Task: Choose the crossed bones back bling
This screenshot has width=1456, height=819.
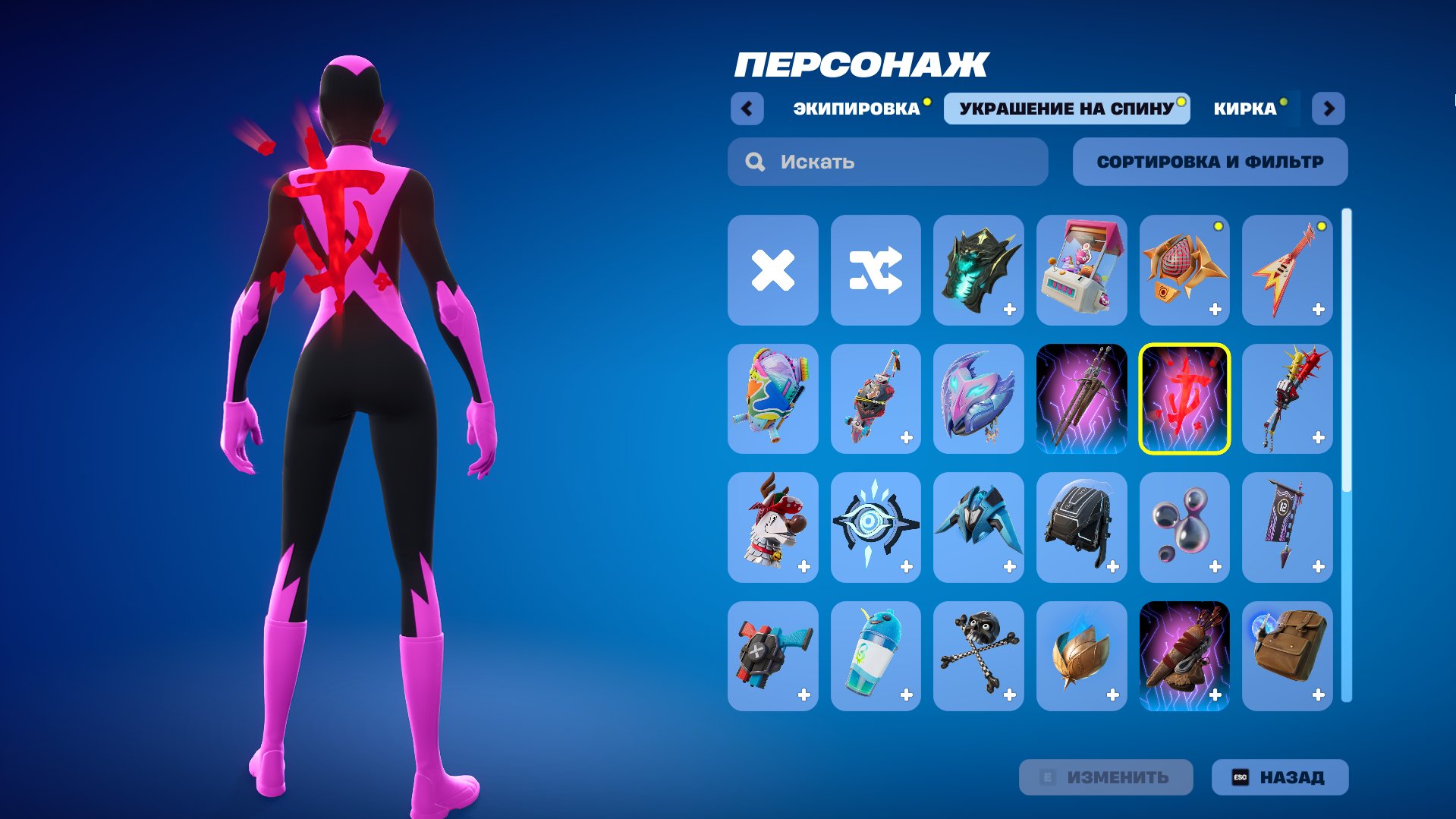Action: pyautogui.click(x=979, y=657)
